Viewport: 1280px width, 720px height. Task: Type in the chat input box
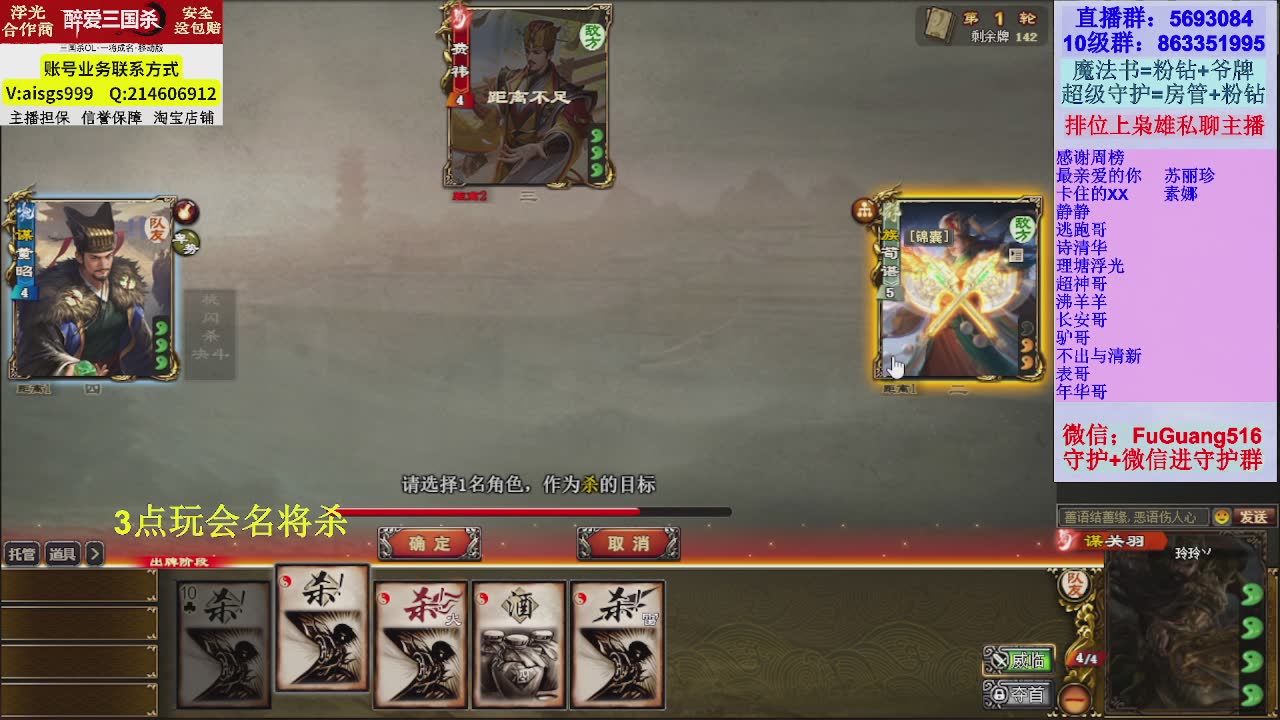(x=1132, y=517)
